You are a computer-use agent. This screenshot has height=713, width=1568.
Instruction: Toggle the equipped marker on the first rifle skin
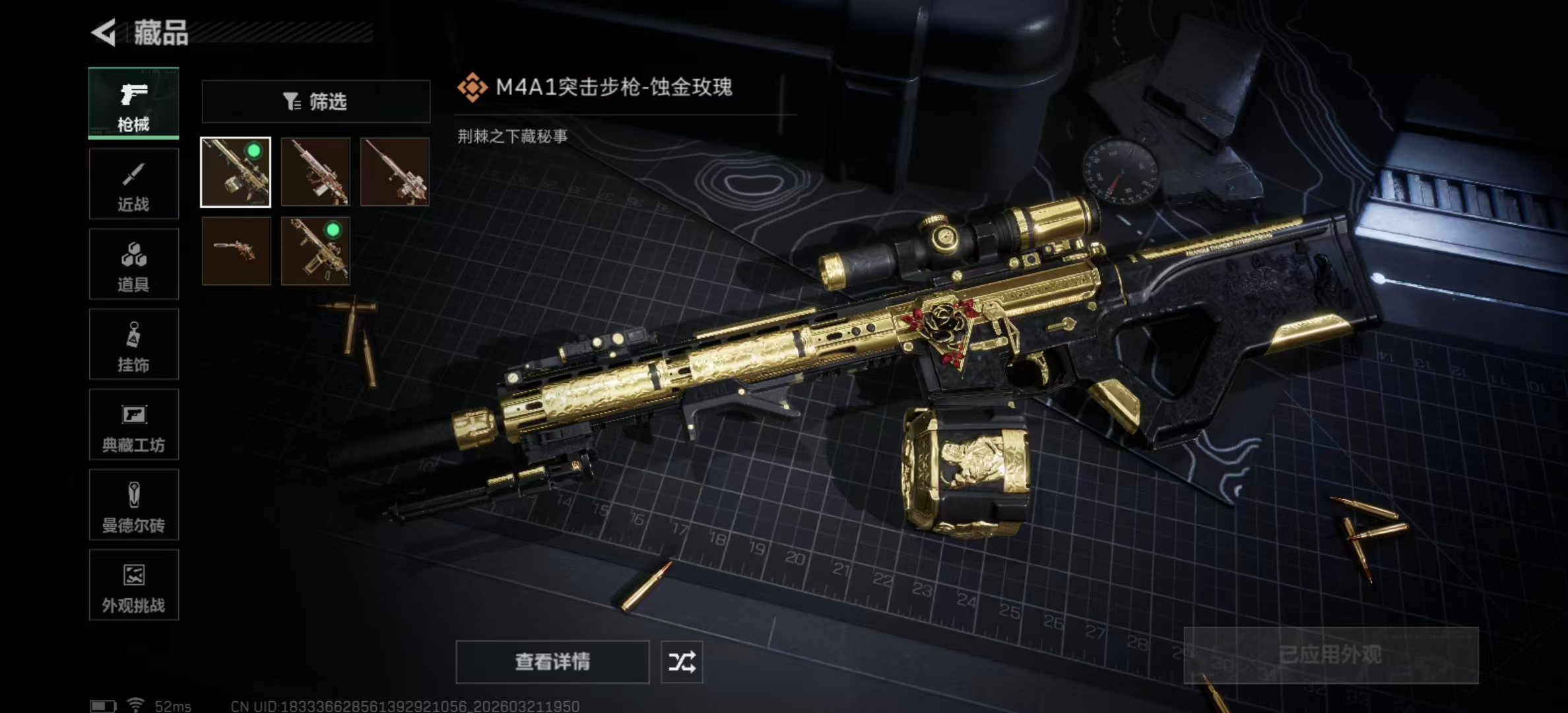click(x=253, y=151)
